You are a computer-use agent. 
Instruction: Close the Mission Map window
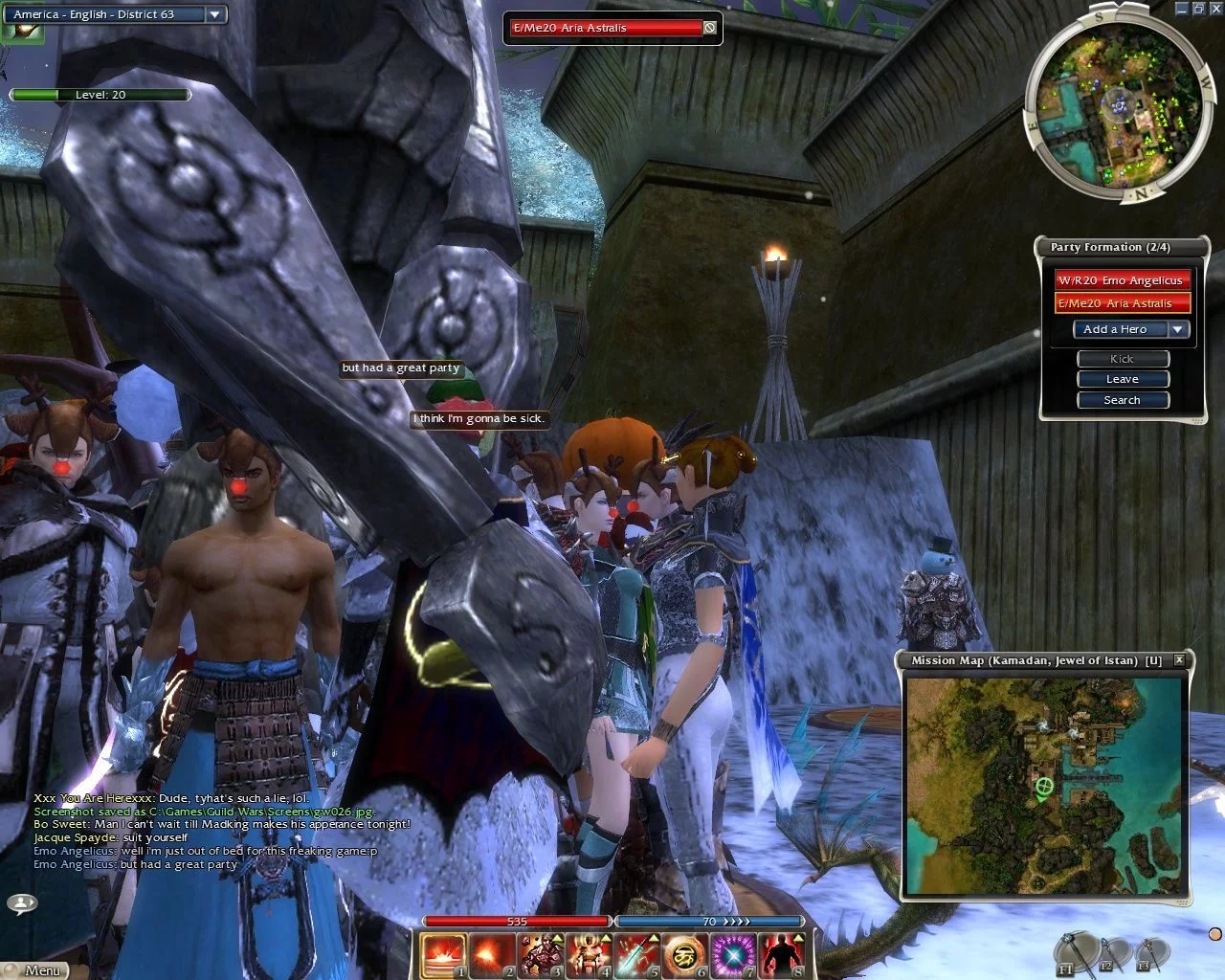click(x=1179, y=659)
